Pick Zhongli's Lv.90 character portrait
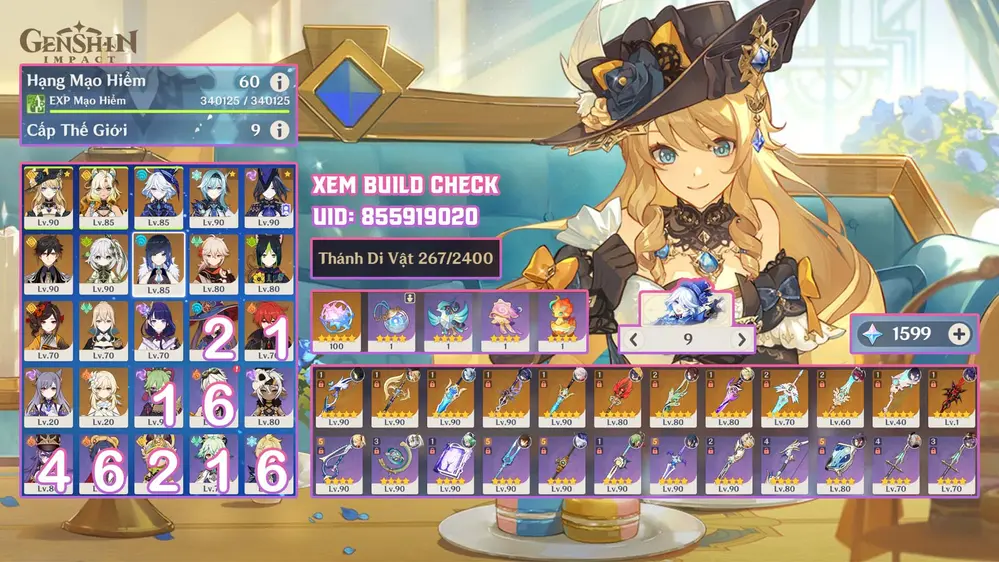Viewport: 999px width, 562px height. tap(48, 261)
